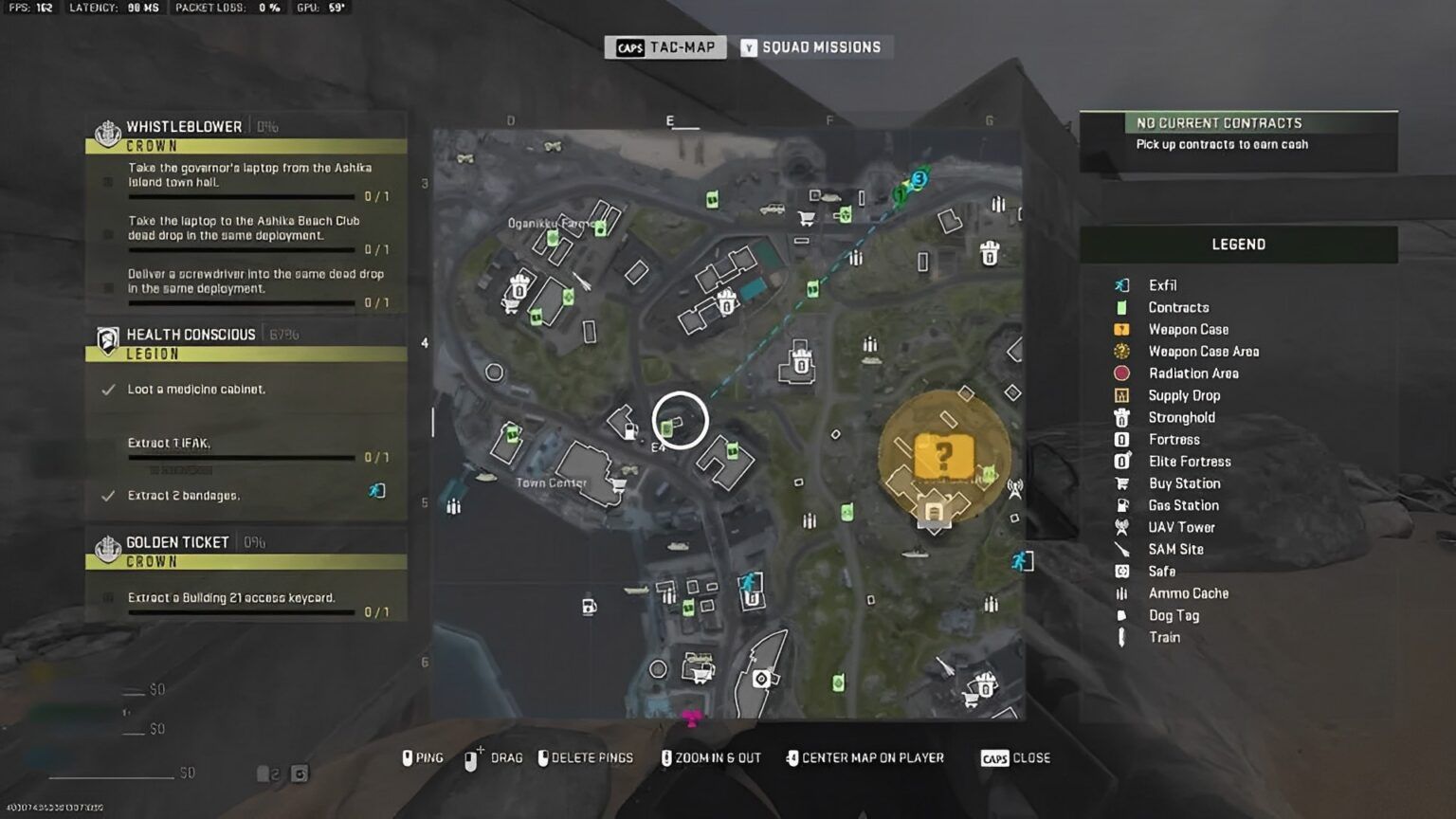Viewport: 1456px width, 819px height.
Task: Select the Dog Tag icon in the Legend
Action: [1122, 615]
